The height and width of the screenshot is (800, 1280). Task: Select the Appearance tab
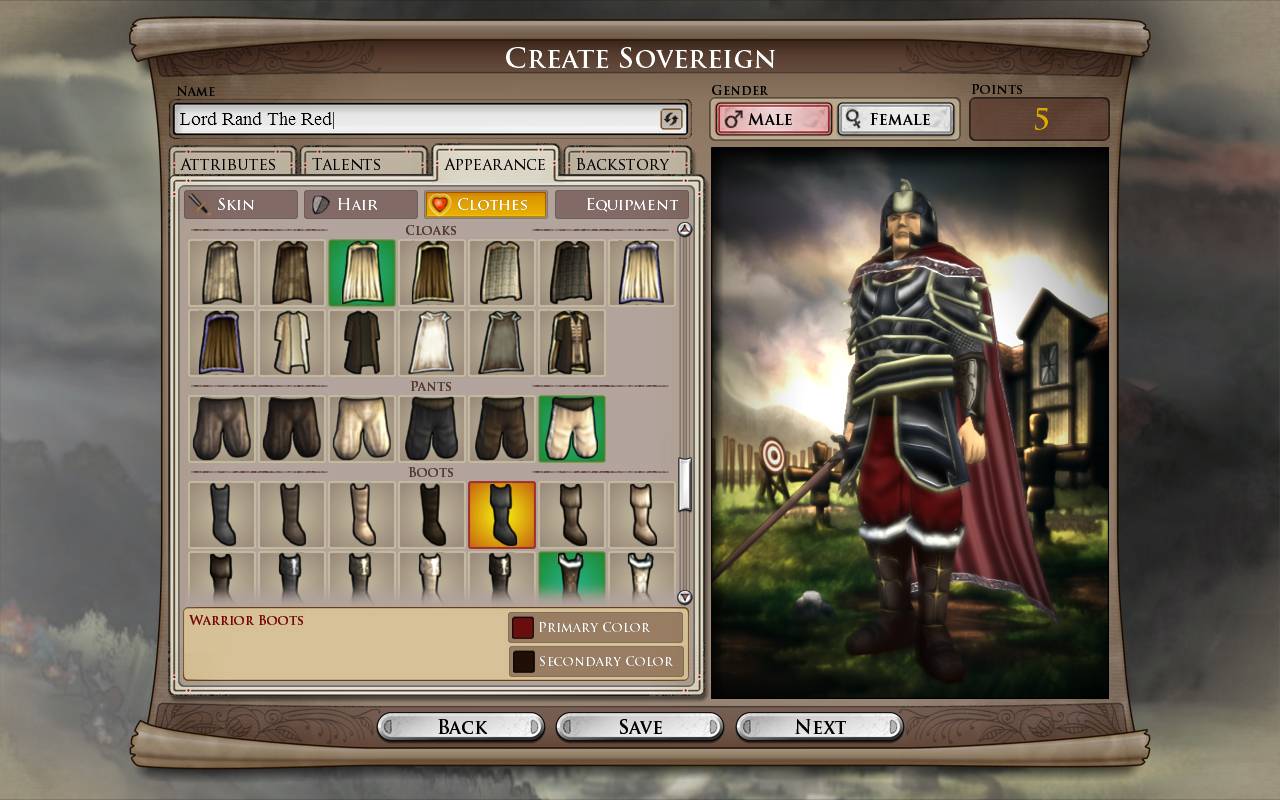pos(494,164)
